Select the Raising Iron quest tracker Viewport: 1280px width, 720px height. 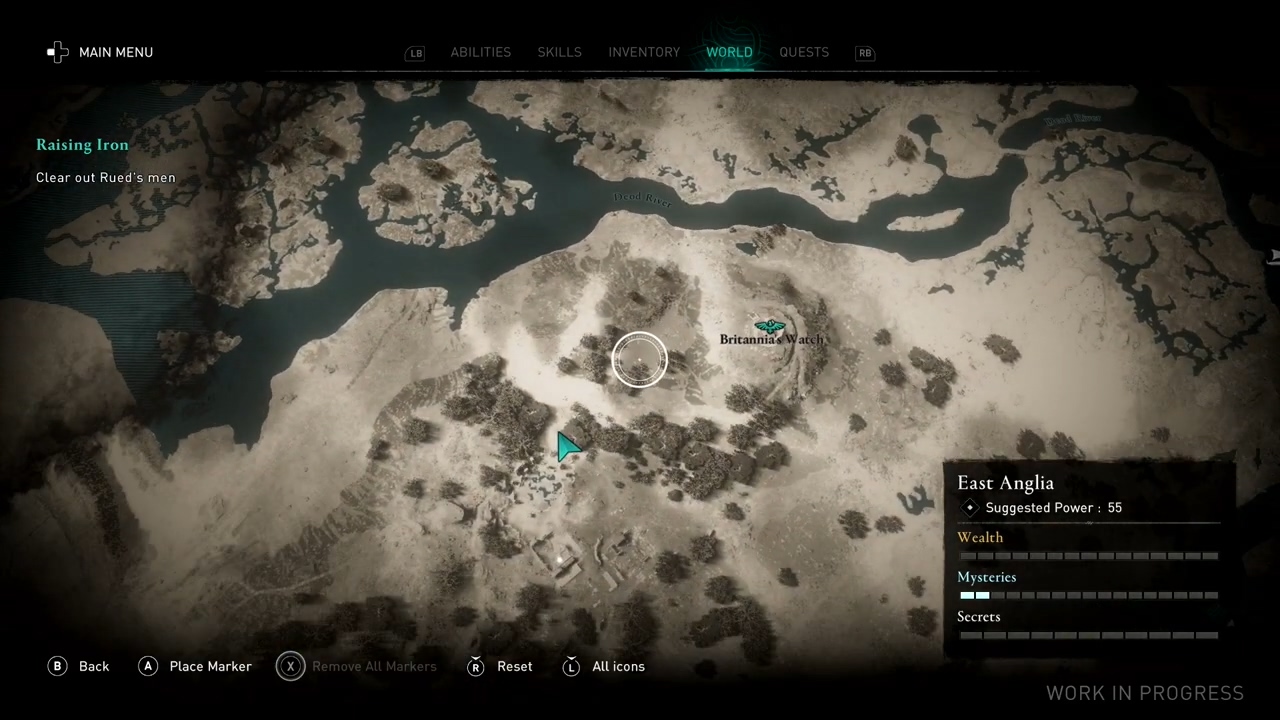(x=82, y=145)
